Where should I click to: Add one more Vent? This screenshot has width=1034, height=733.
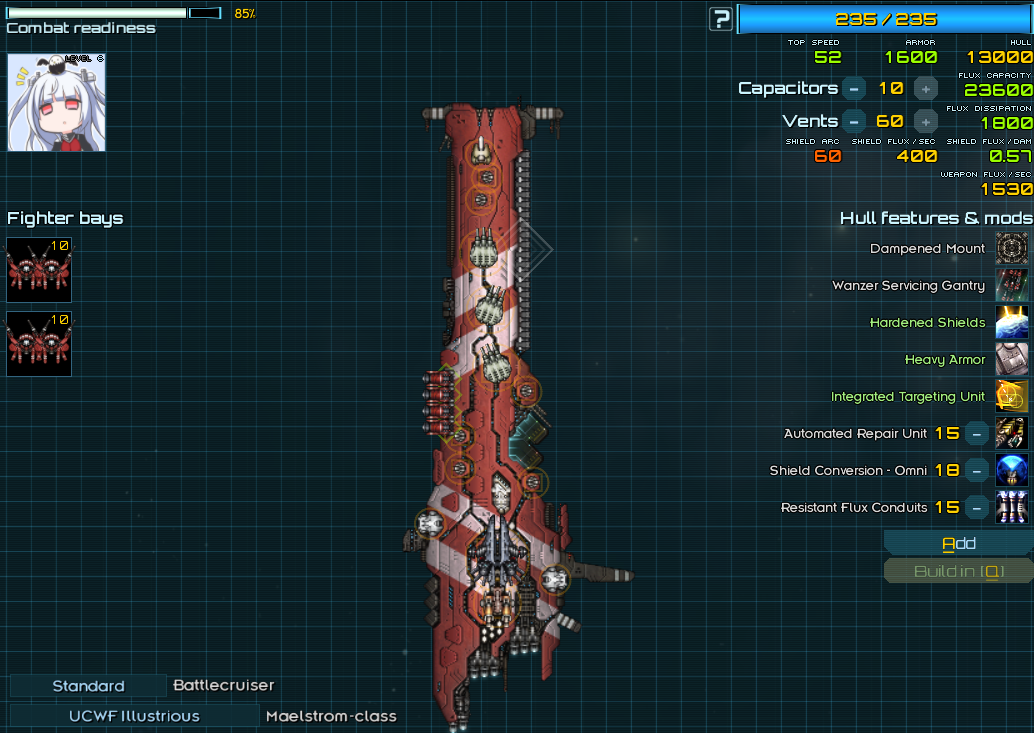926,121
